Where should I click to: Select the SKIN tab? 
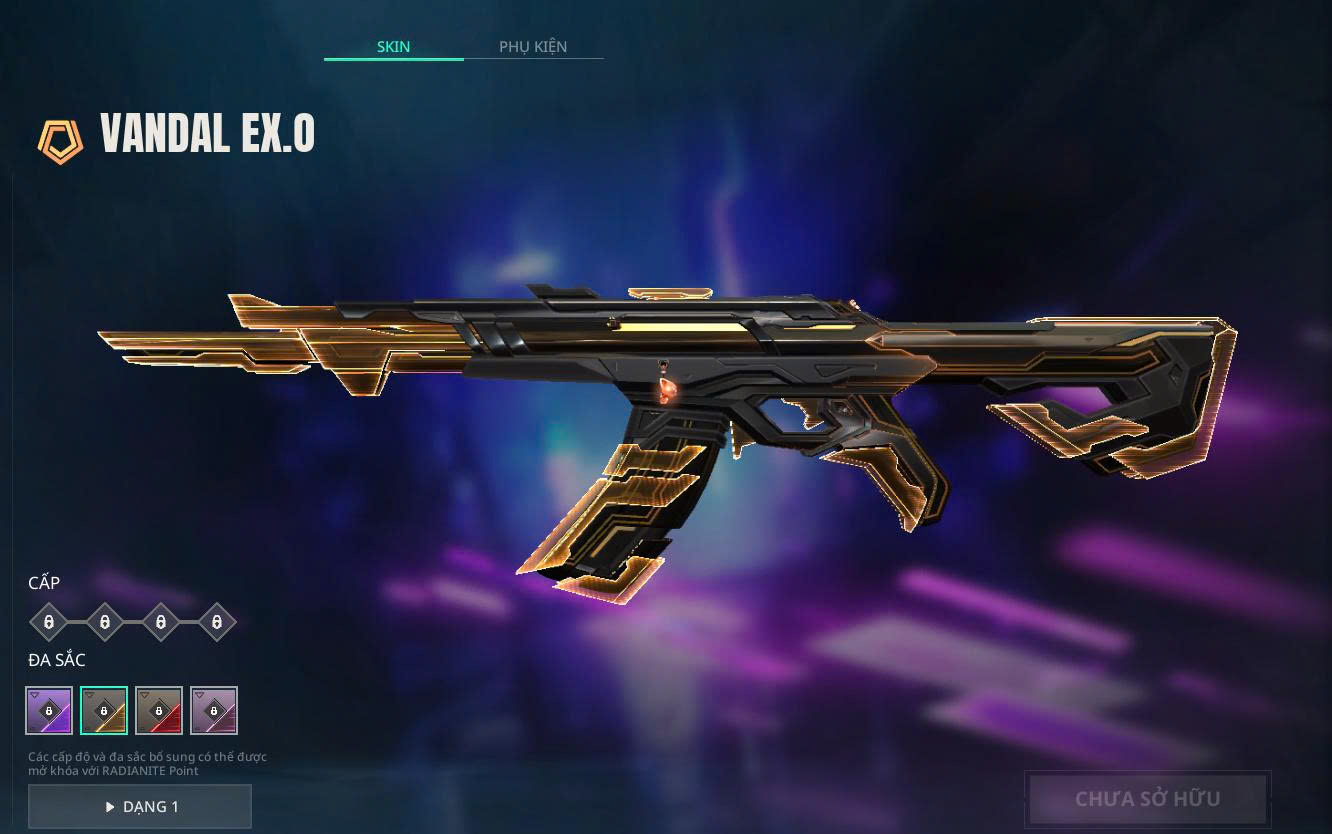click(393, 47)
